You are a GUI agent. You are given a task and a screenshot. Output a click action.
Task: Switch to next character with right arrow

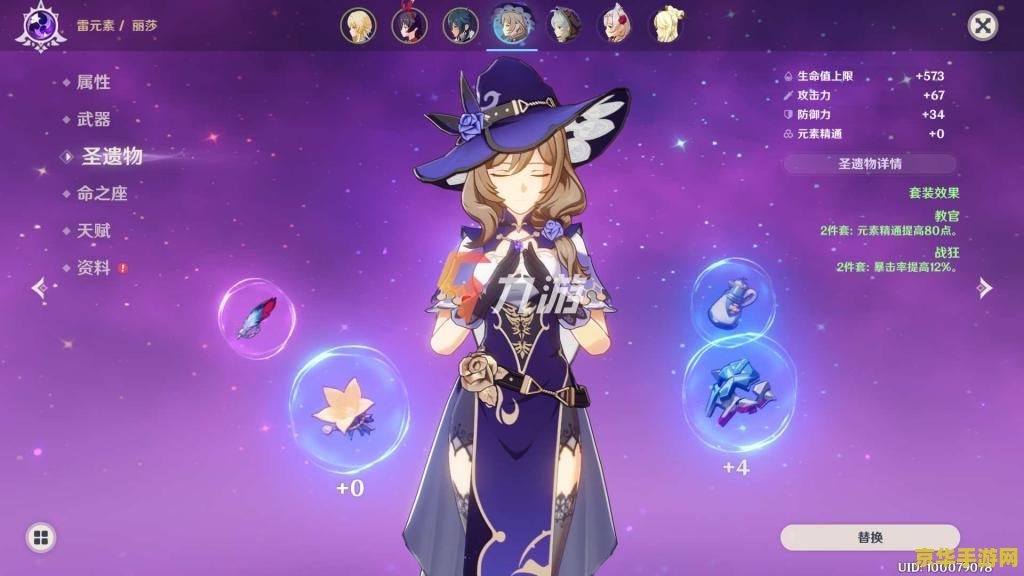pyautogui.click(x=984, y=288)
